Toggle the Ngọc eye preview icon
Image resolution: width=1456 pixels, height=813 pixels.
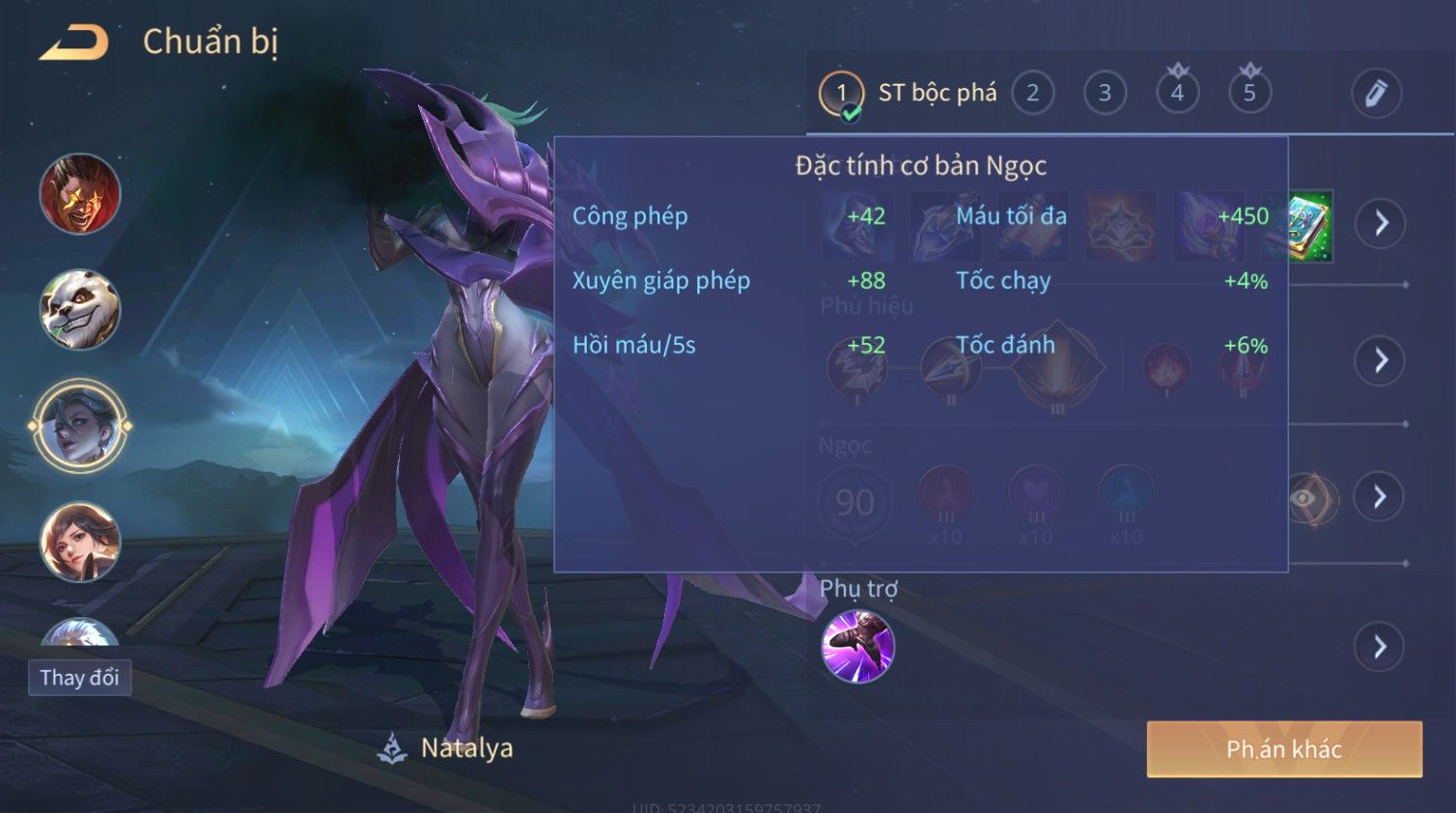pyautogui.click(x=1311, y=498)
